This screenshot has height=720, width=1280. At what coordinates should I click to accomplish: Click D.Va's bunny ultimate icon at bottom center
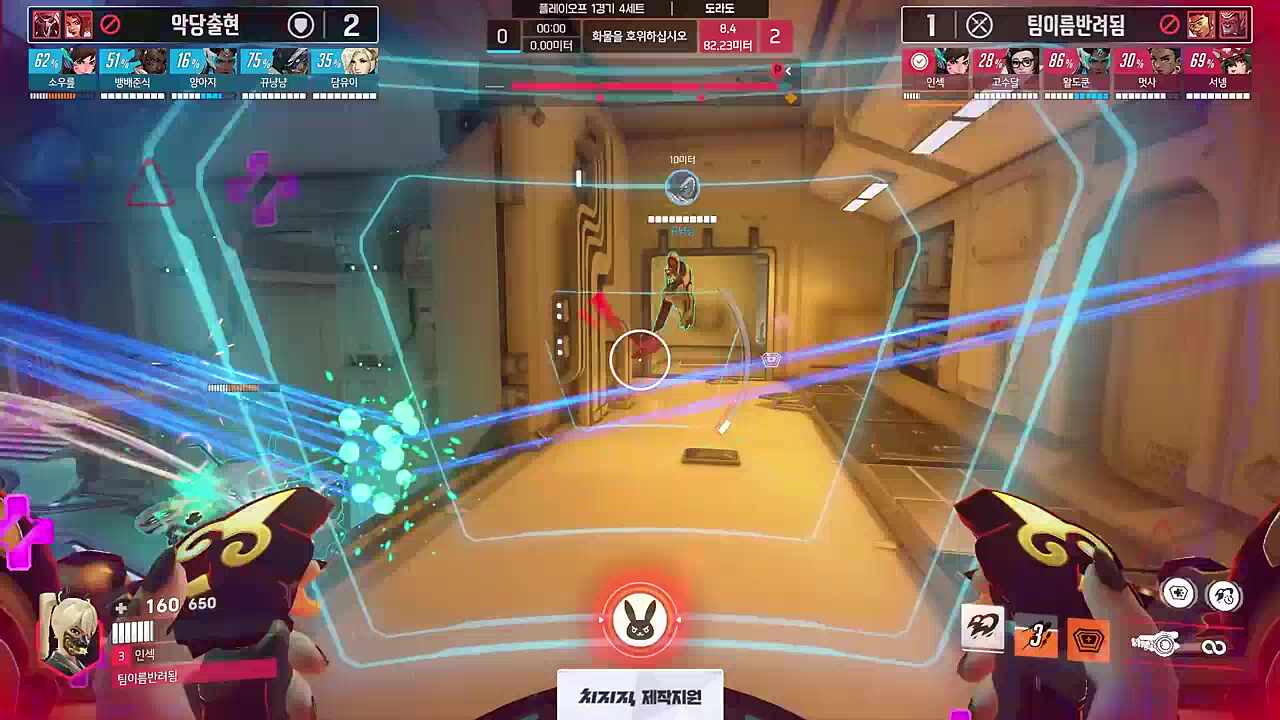[x=640, y=621]
